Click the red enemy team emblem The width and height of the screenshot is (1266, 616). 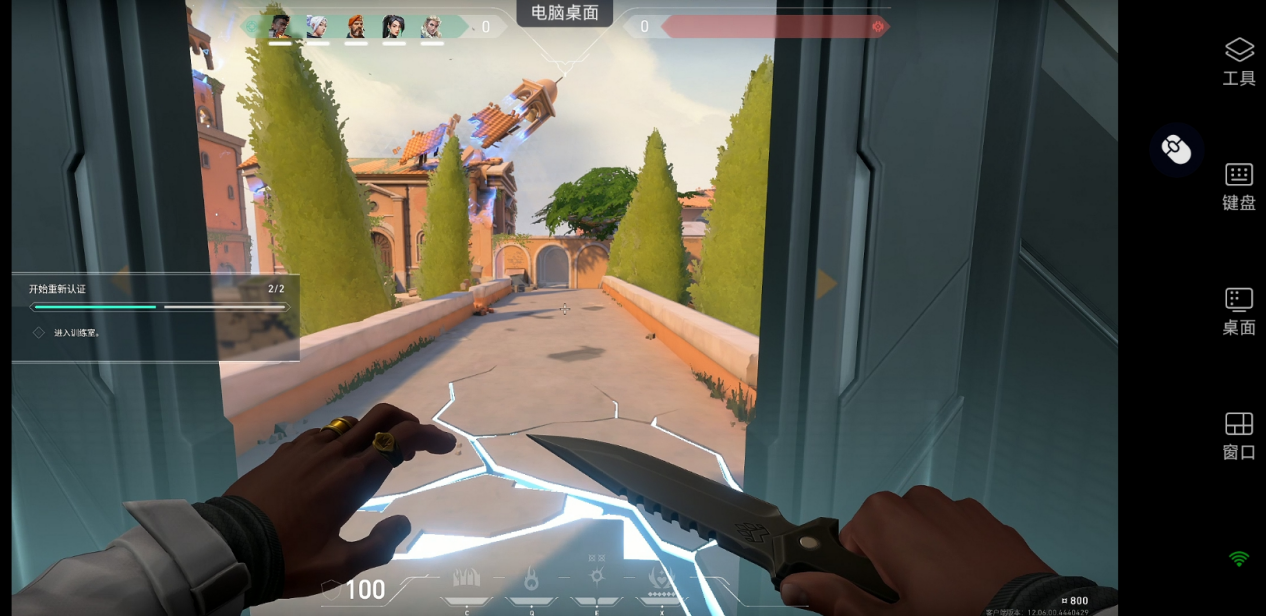tap(878, 27)
